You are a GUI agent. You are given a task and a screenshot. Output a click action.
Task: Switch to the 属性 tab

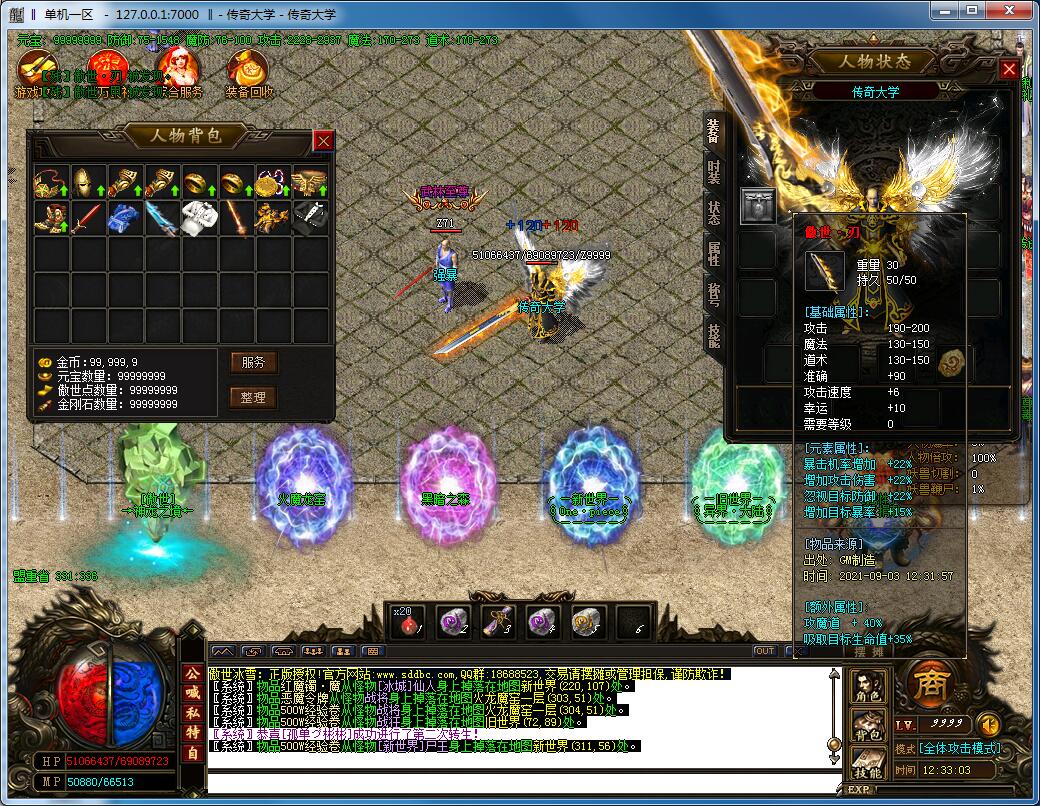point(713,253)
